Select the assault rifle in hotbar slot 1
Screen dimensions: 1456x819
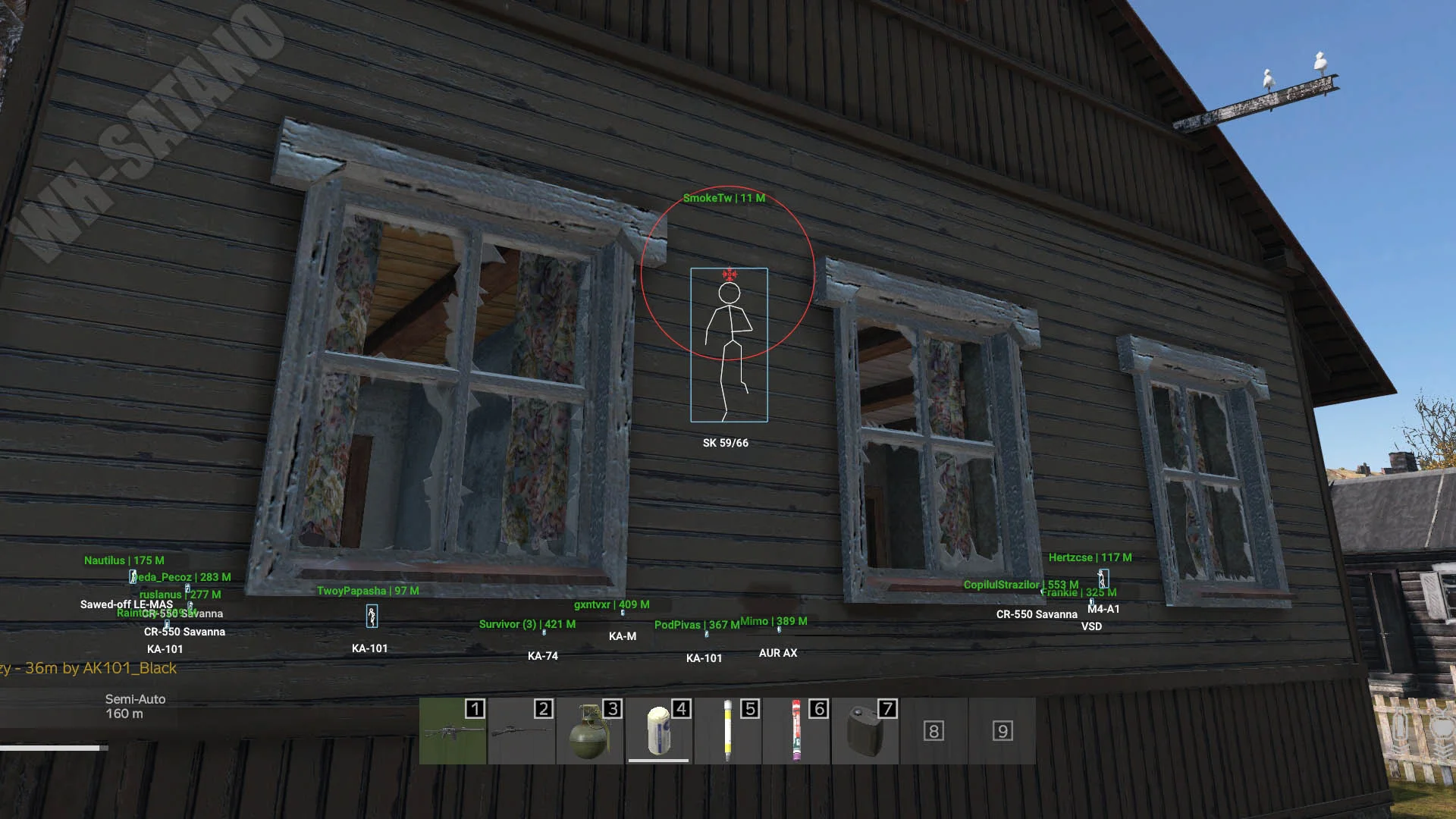[453, 731]
